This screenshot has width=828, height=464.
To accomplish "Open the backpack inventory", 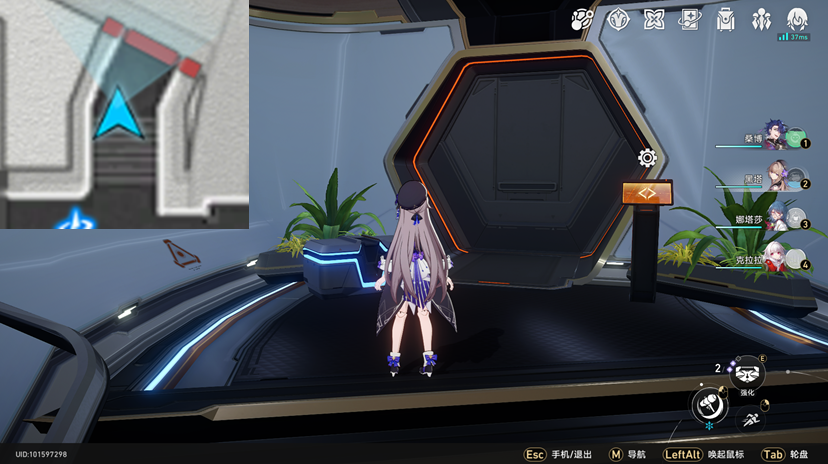I will (x=726, y=19).
